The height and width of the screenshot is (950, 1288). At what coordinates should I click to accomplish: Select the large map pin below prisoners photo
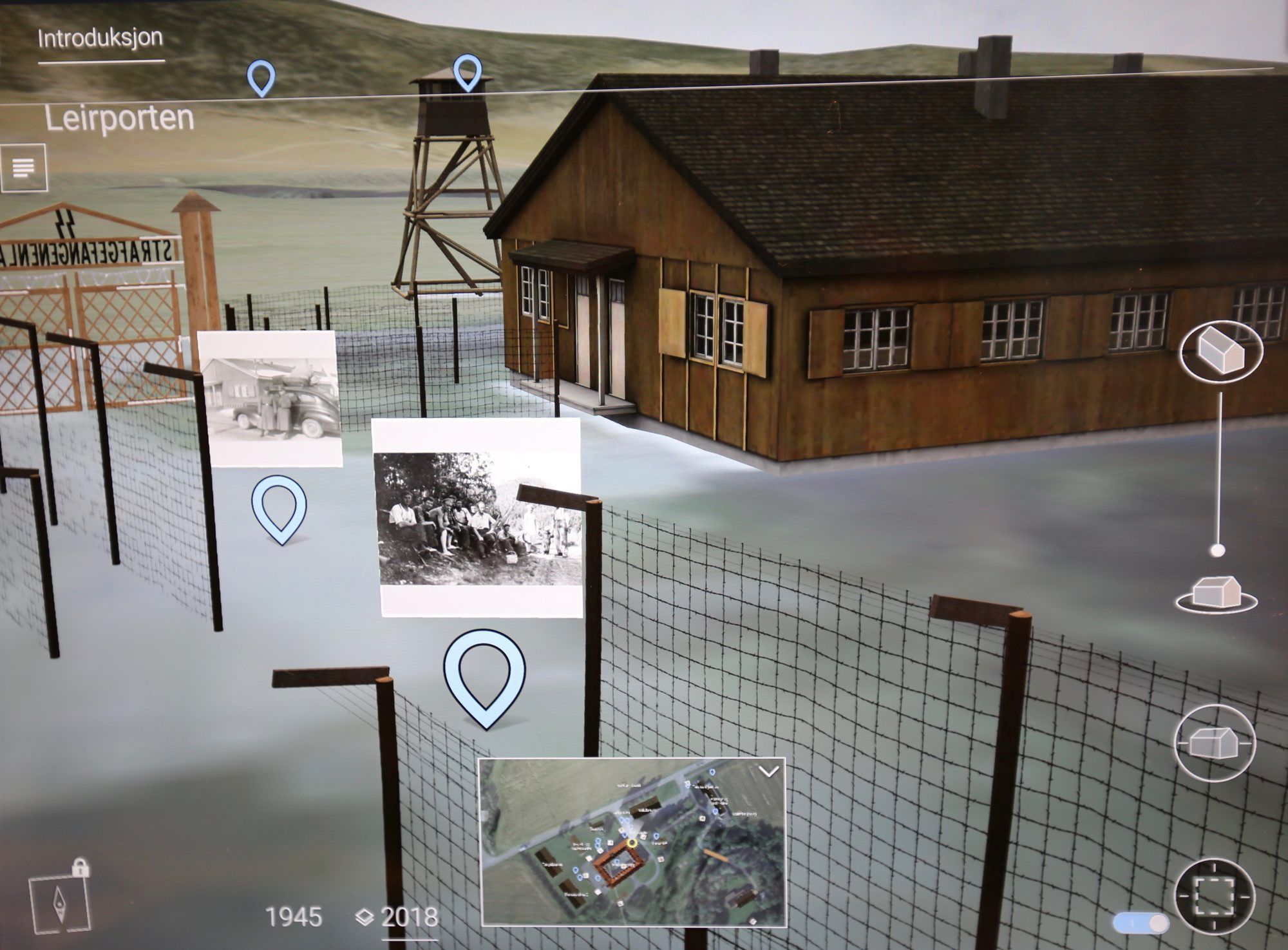point(484,676)
